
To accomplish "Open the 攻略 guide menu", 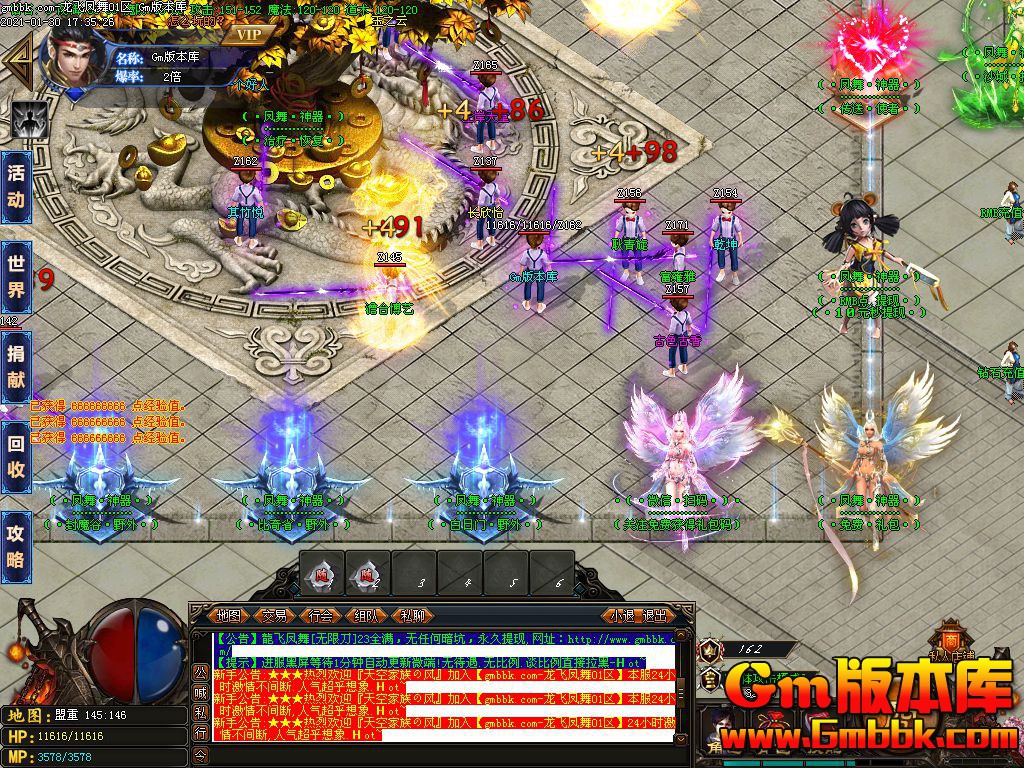I will 16,546.
